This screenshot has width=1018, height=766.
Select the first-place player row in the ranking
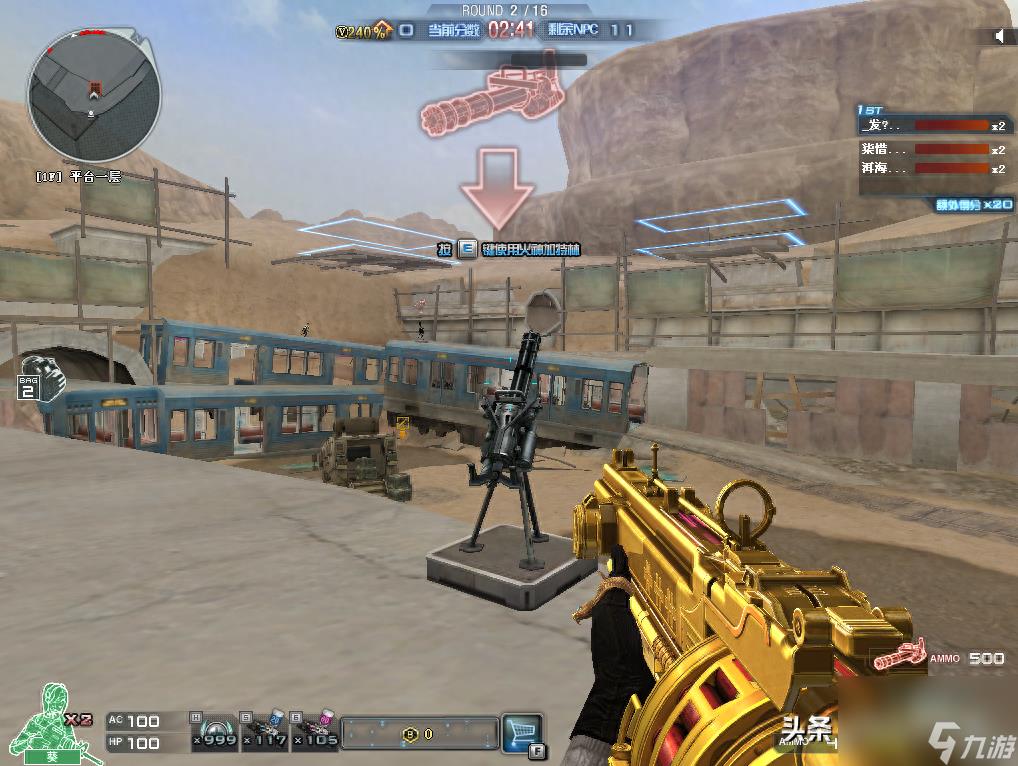[933, 127]
